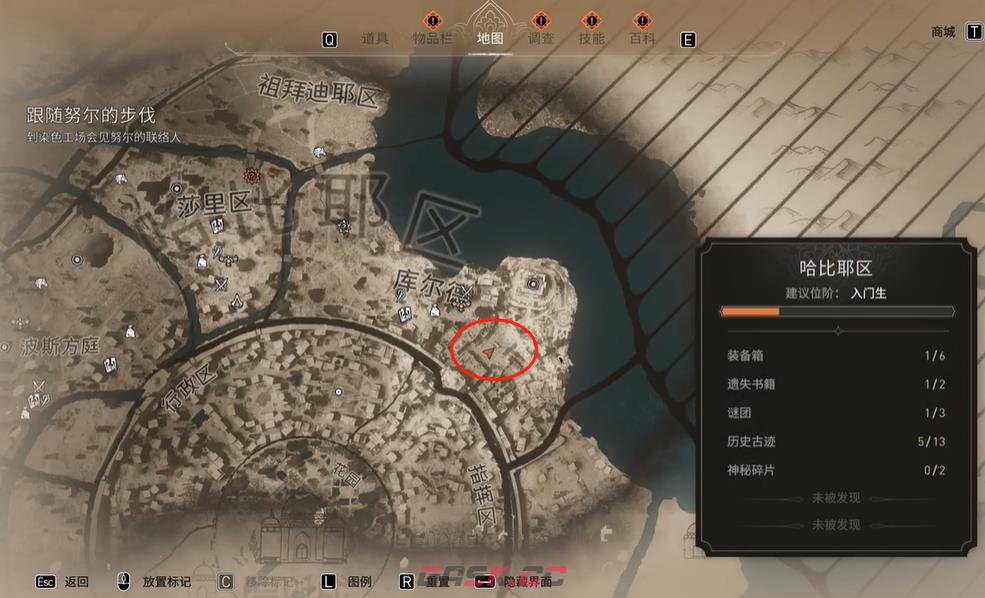Open the 商城 store
This screenshot has width=985, height=598.
(943, 32)
